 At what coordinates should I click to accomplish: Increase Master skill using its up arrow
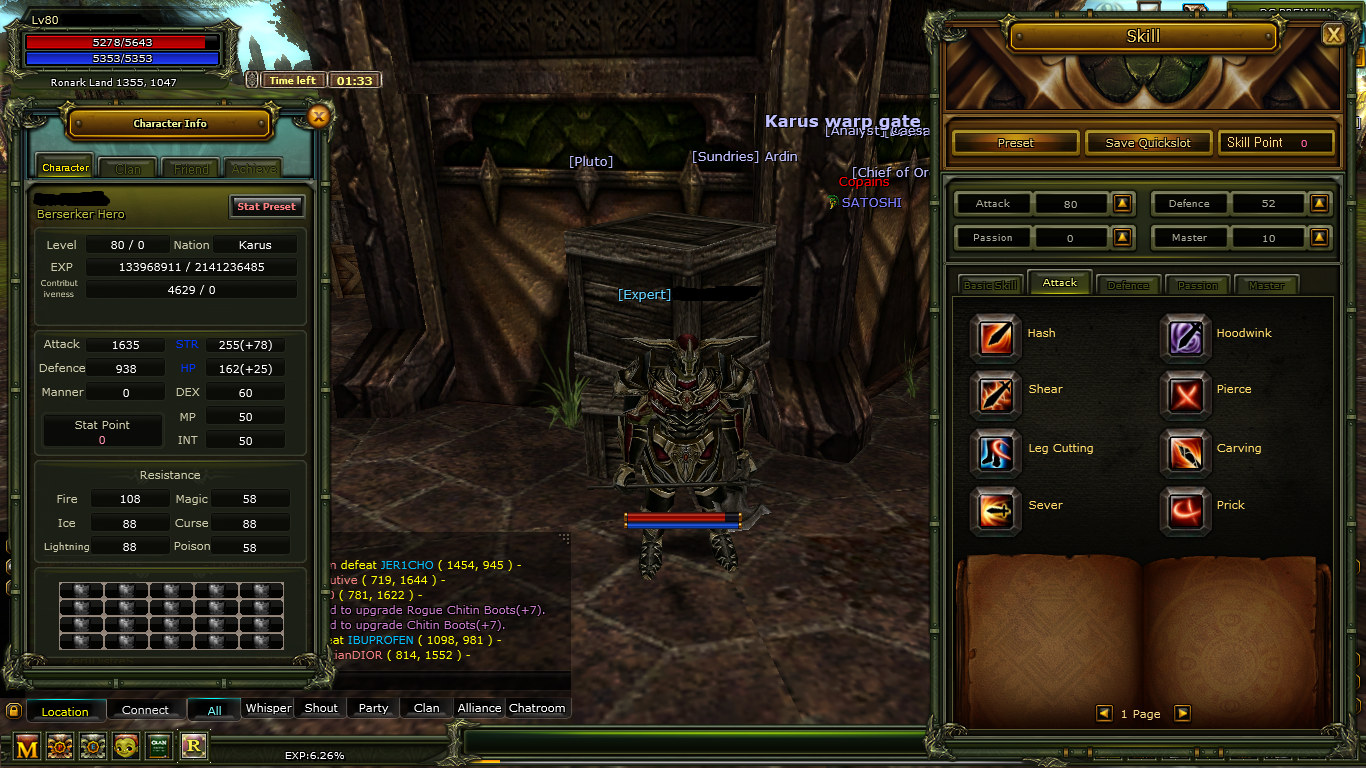(x=1319, y=237)
